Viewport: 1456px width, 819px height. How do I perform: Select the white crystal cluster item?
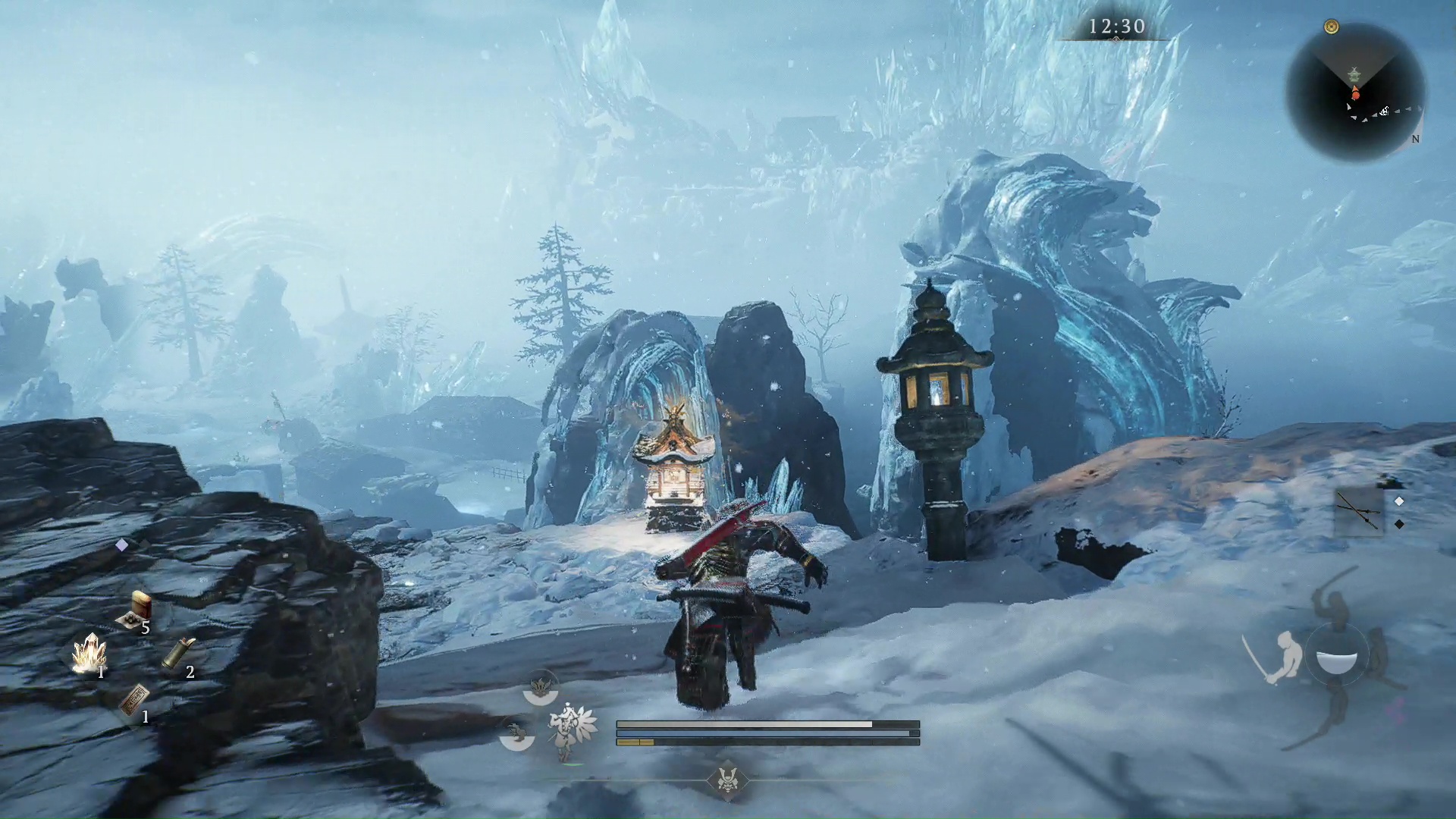89,654
